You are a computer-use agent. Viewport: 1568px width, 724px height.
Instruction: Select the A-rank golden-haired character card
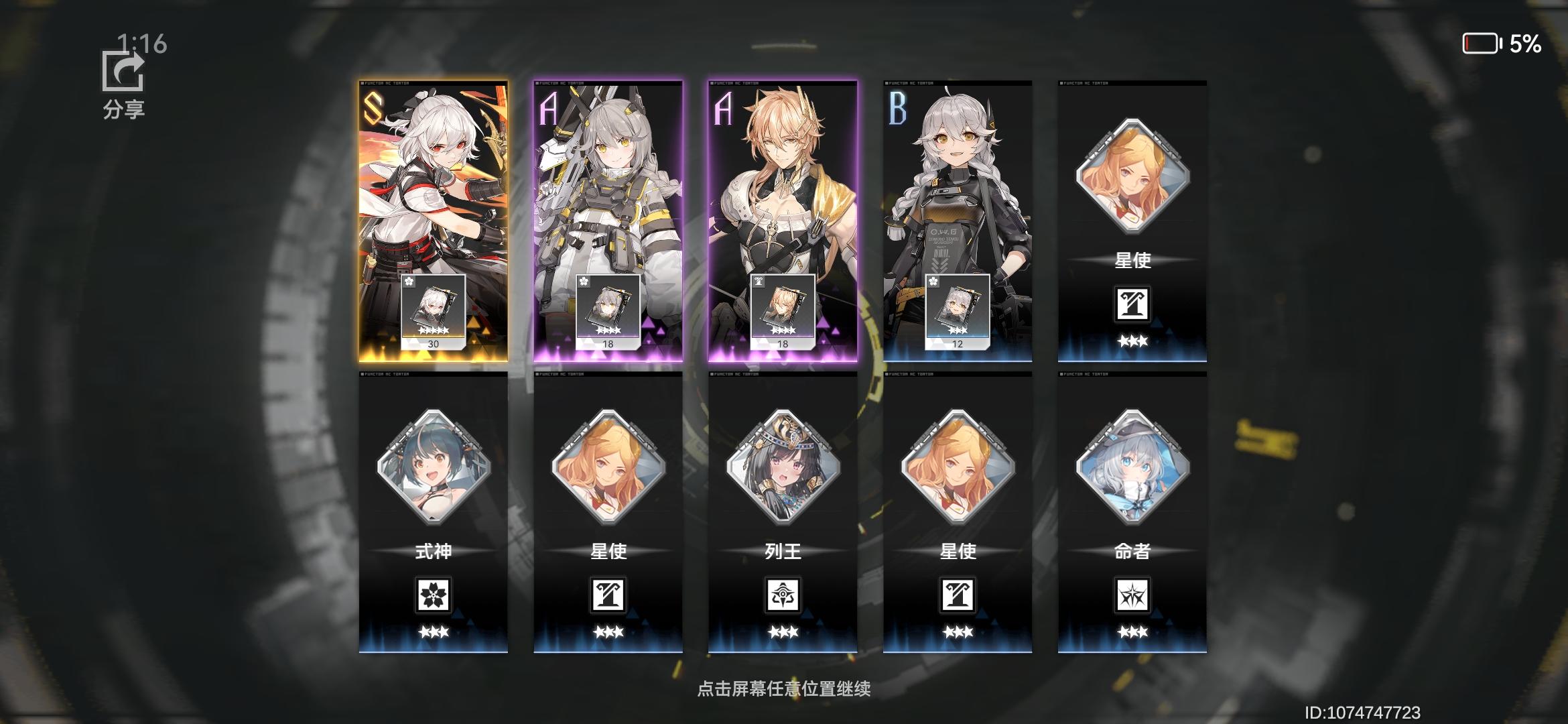[783, 201]
